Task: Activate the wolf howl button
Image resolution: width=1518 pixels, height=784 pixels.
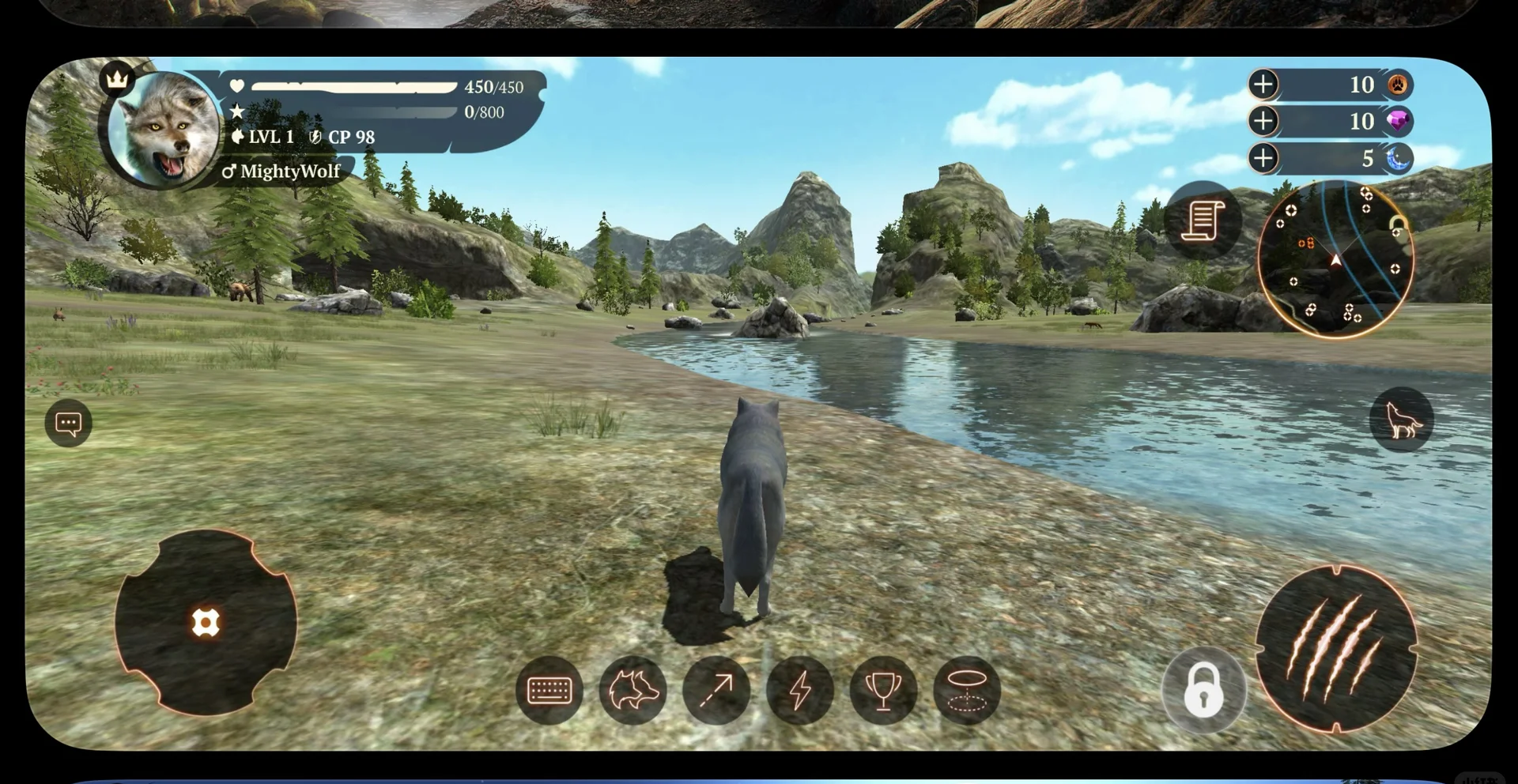Action: 1401,419
